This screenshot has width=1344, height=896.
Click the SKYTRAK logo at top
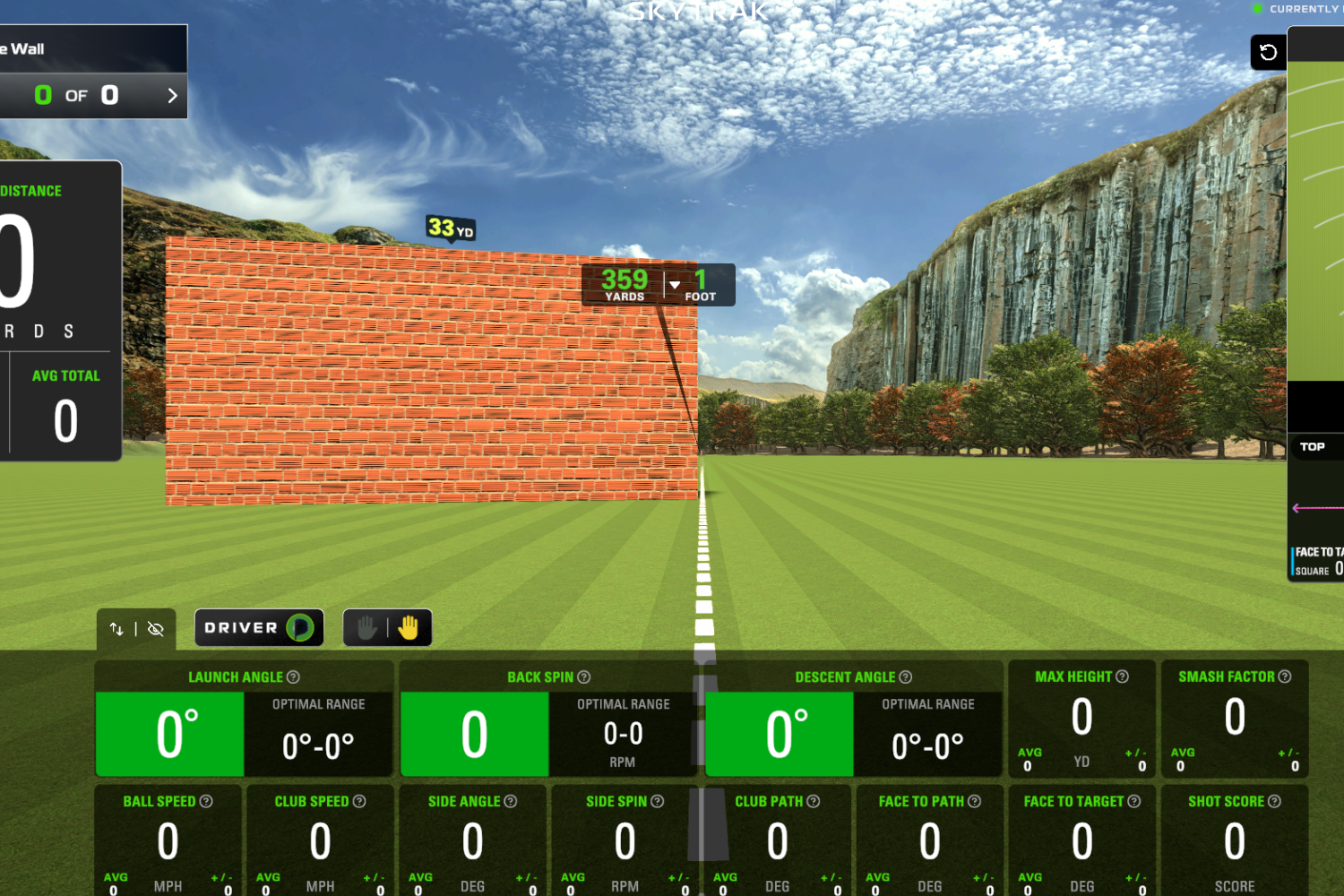(x=697, y=12)
